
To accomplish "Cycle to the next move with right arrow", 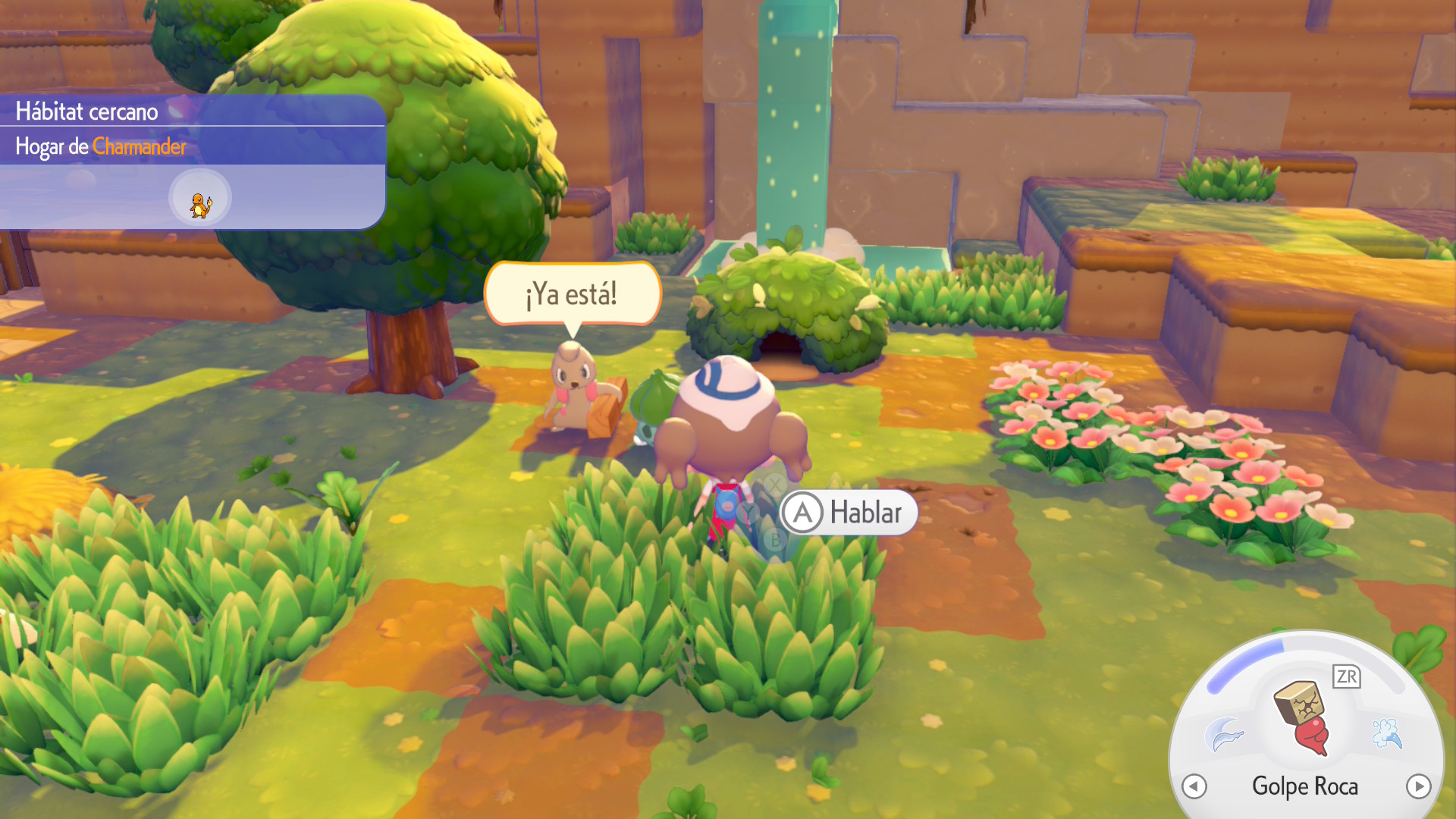I will (1418, 786).
